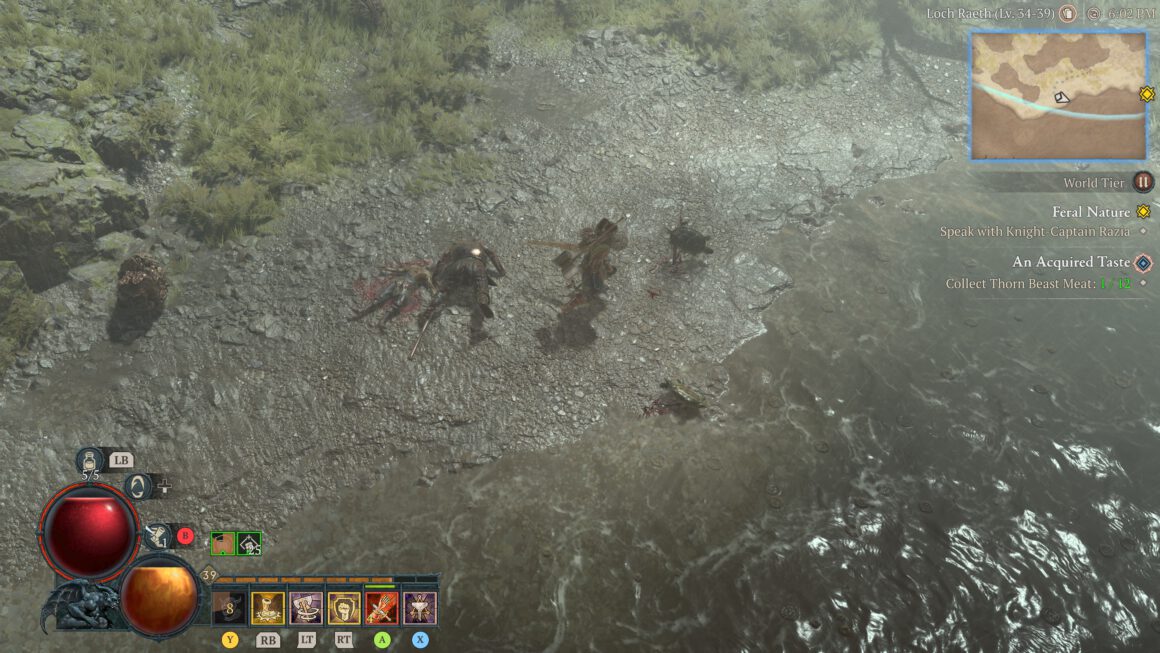The height and width of the screenshot is (653, 1160).
Task: Track the Feral Nature quest
Action: click(x=1091, y=212)
